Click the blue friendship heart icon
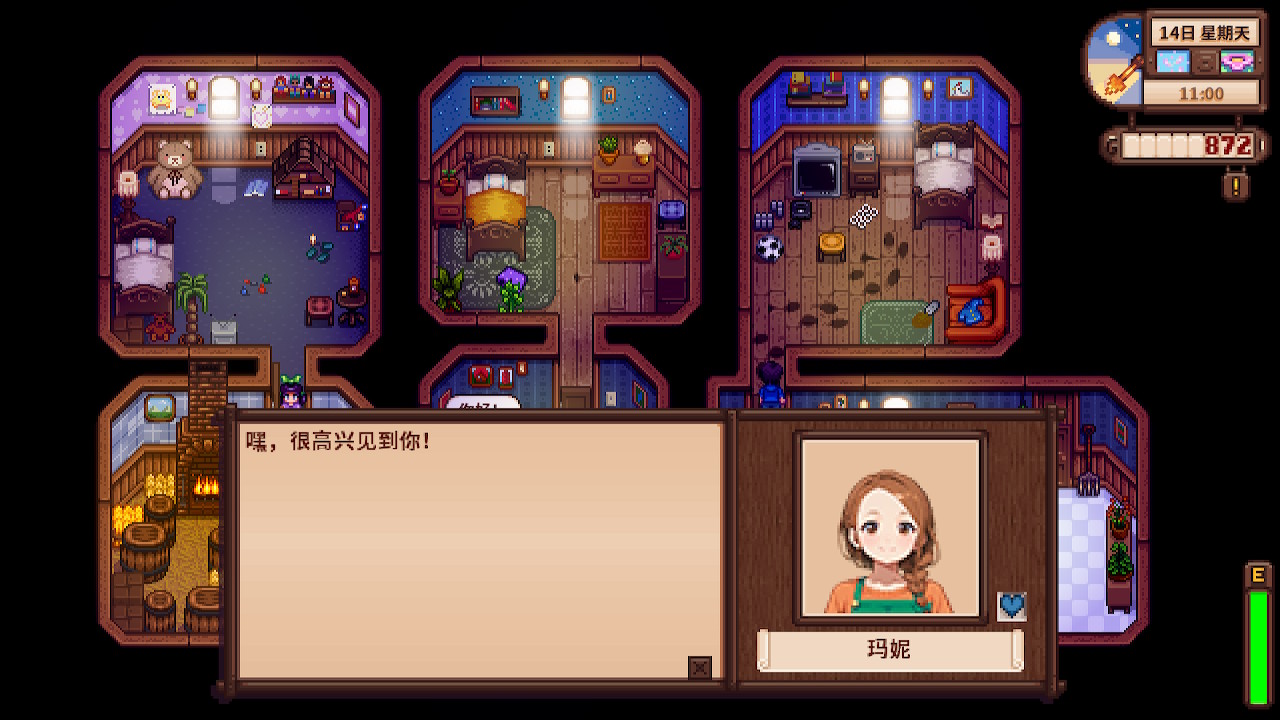Image resolution: width=1280 pixels, height=720 pixels. (x=1011, y=606)
